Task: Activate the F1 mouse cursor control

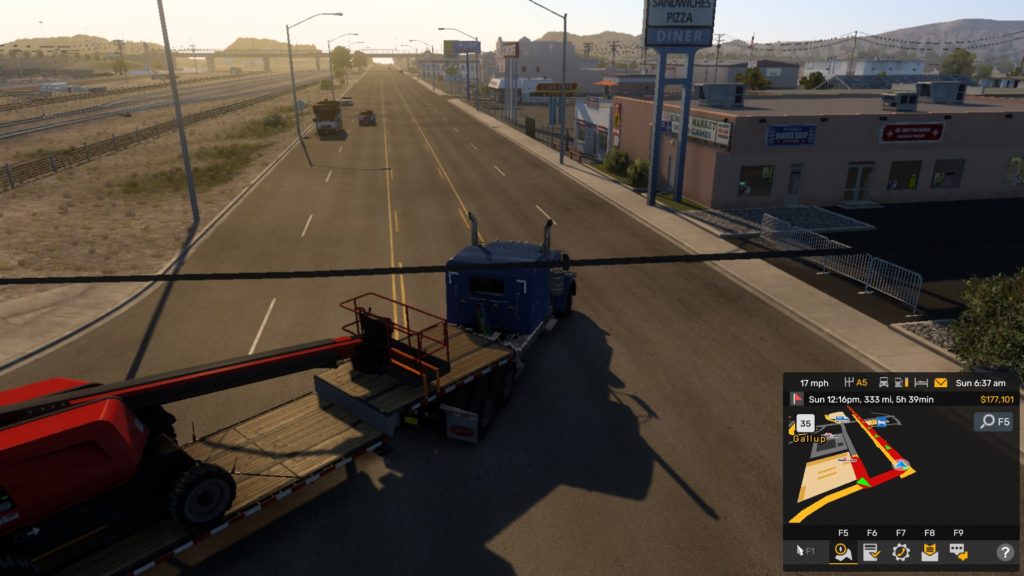Action: (x=805, y=551)
